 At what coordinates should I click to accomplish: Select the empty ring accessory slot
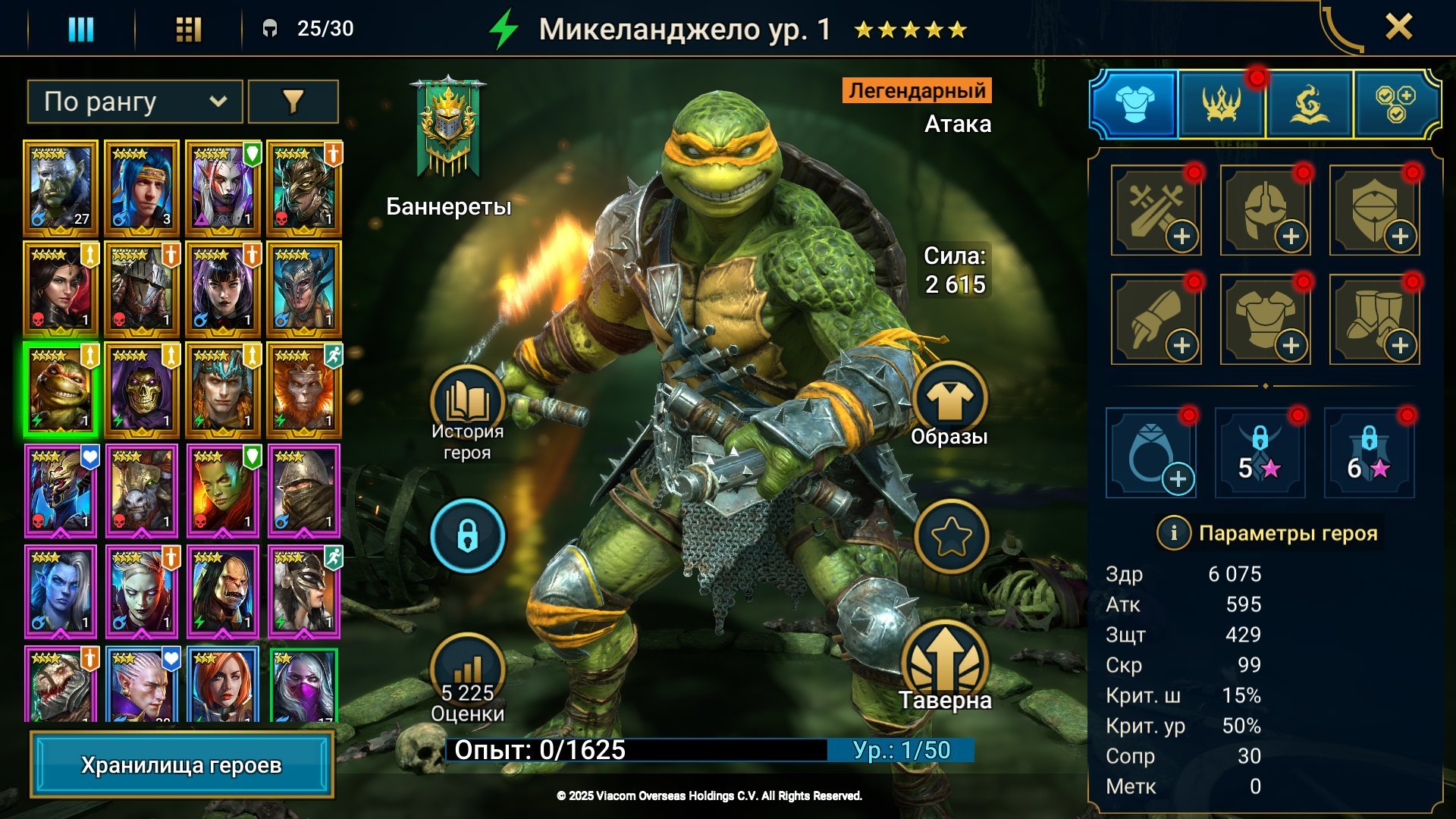tap(1150, 453)
